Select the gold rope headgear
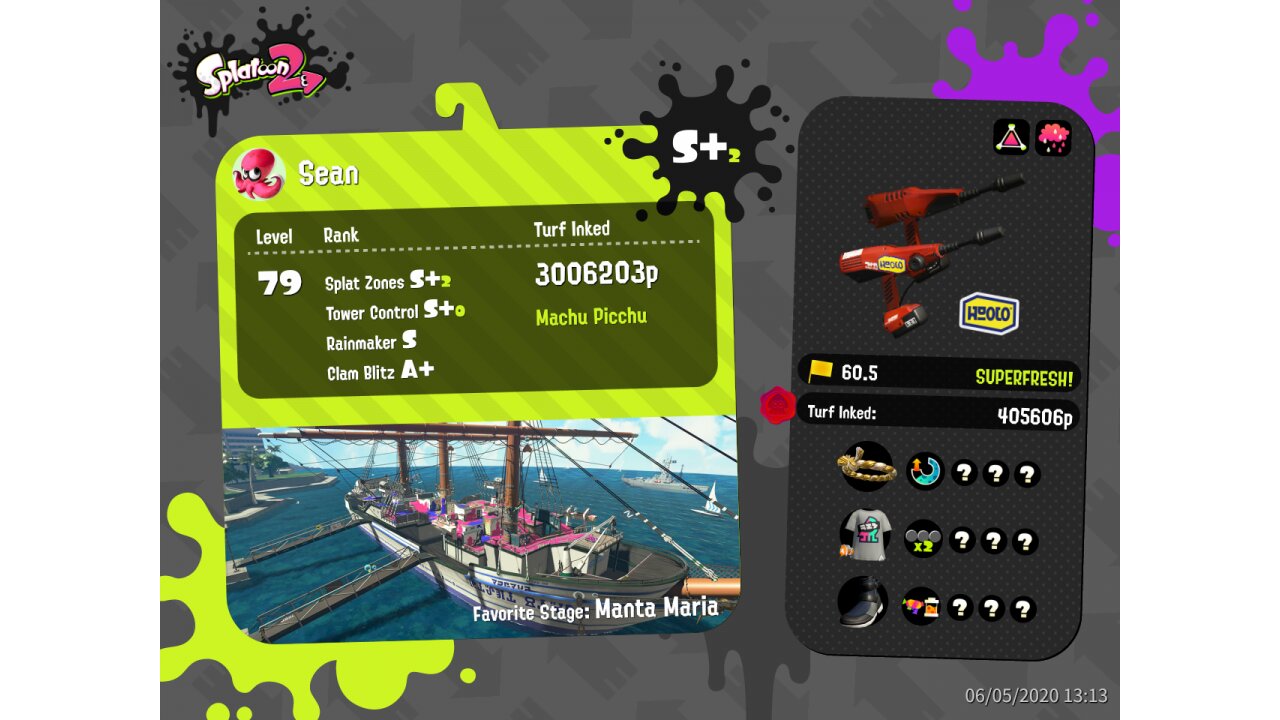Viewport: 1280px width, 720px height. 866,466
